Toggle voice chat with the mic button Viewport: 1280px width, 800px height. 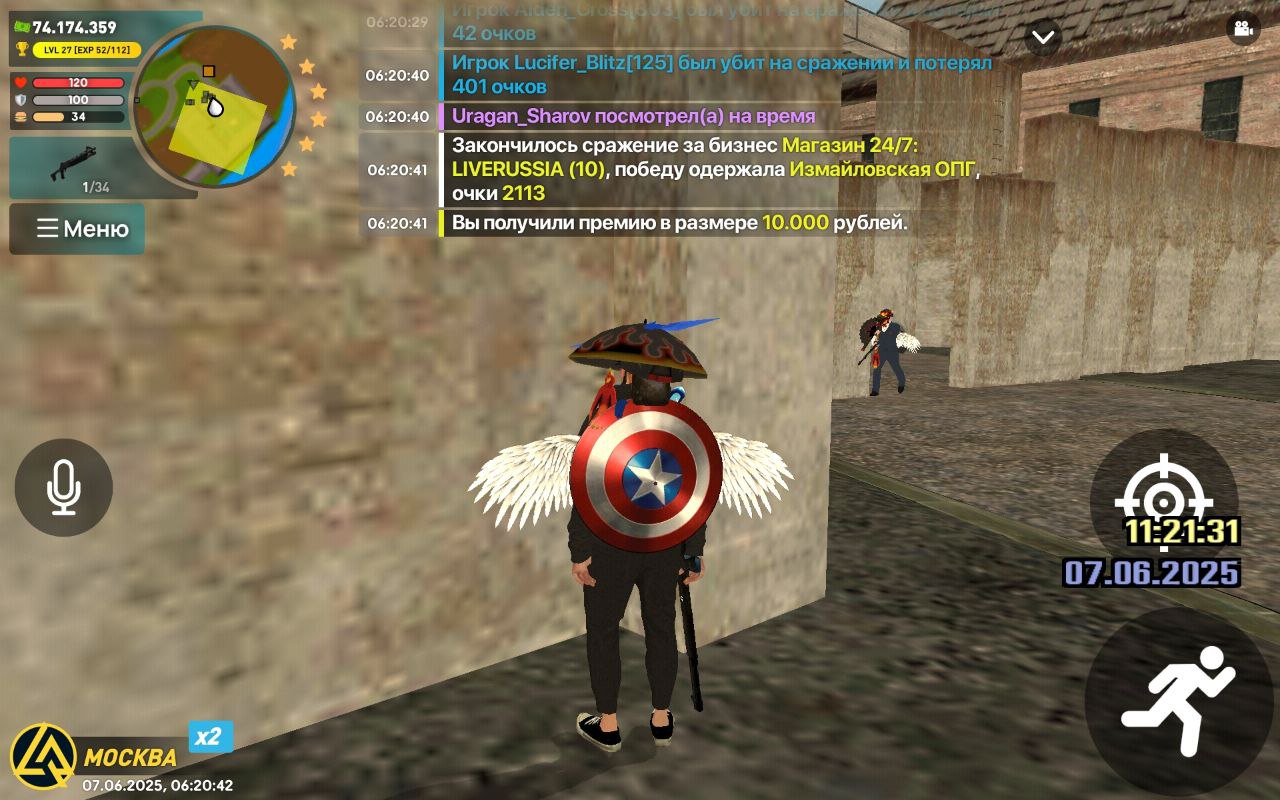point(62,486)
